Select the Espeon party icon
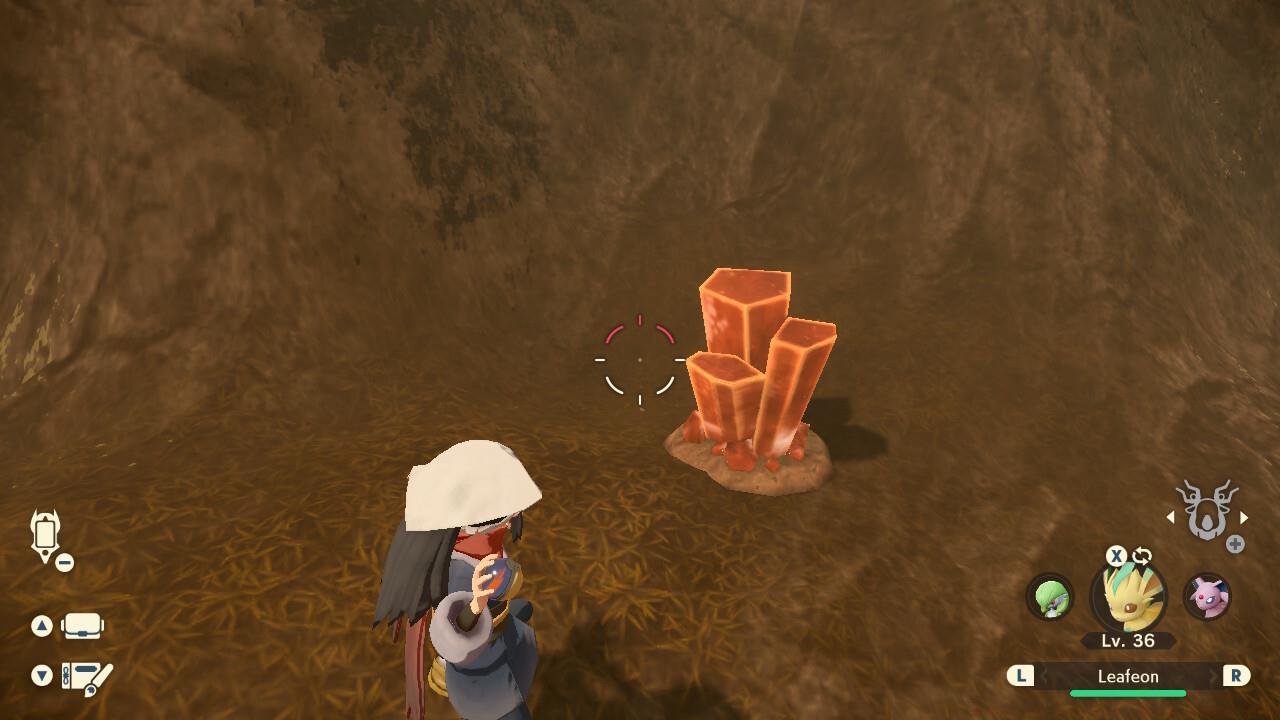 coord(1210,598)
